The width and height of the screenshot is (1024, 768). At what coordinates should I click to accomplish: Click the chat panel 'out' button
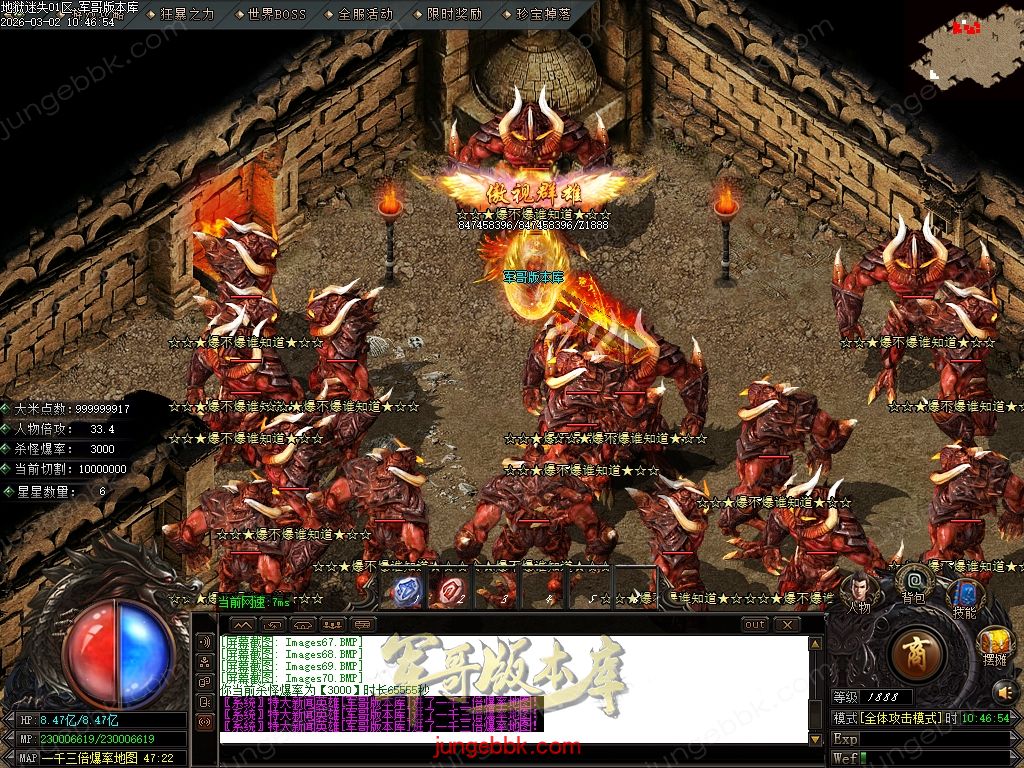coord(755,625)
